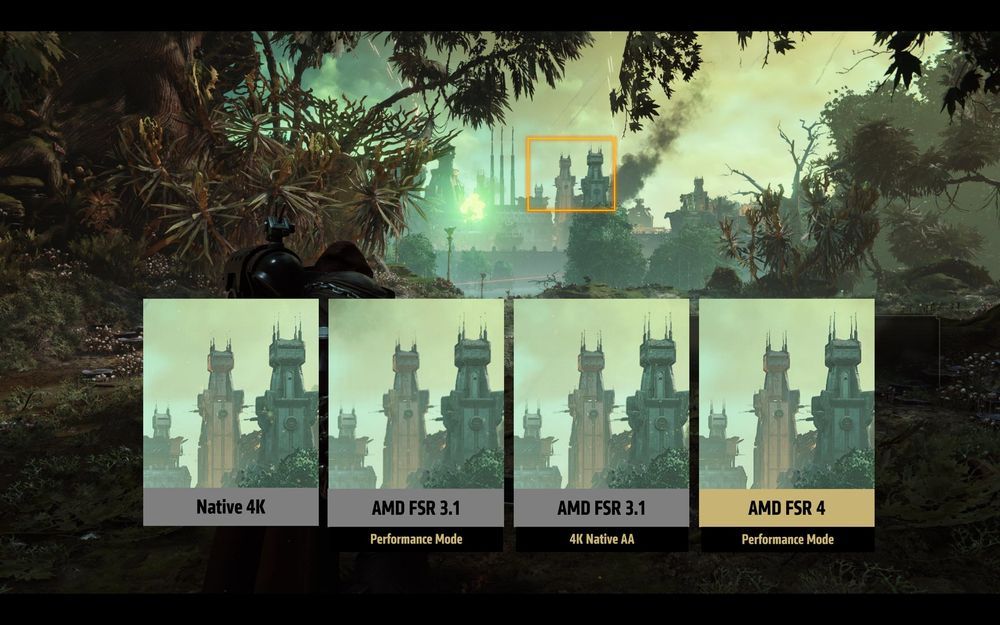Select the Native 4K comparison thumbnail
This screenshot has height=625, width=1000.
pos(231,395)
